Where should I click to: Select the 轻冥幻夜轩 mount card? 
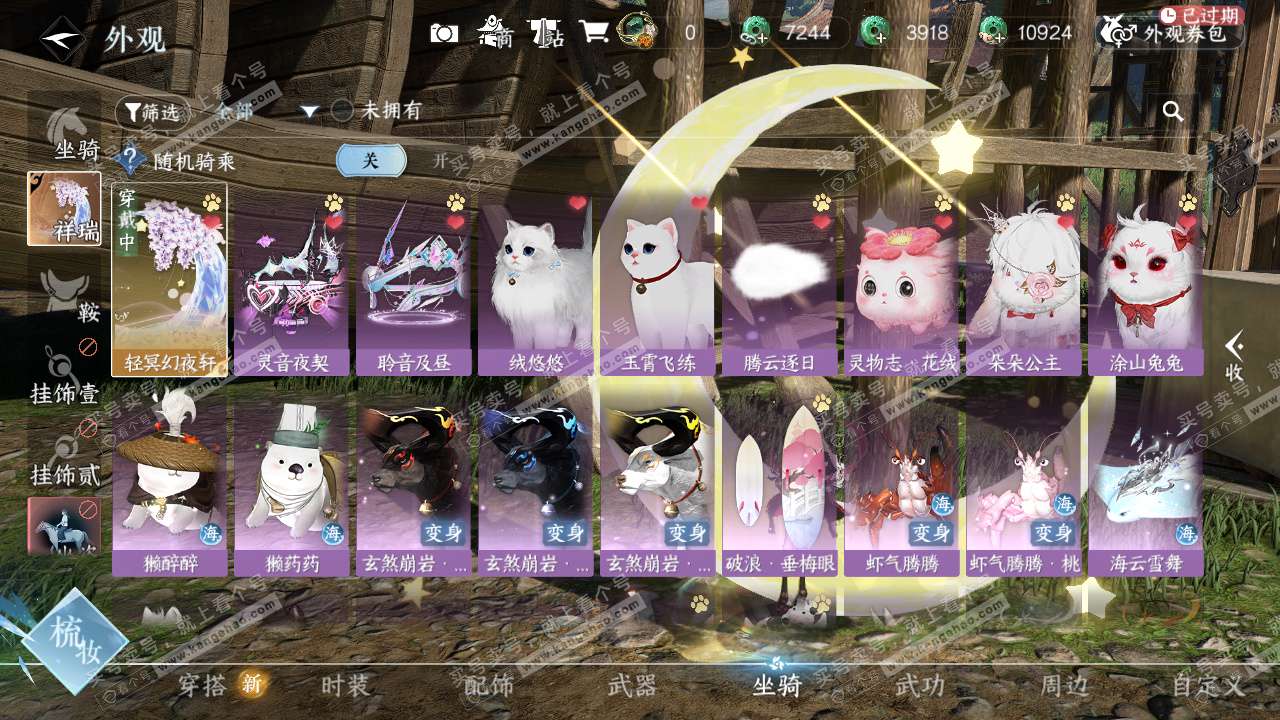point(169,280)
